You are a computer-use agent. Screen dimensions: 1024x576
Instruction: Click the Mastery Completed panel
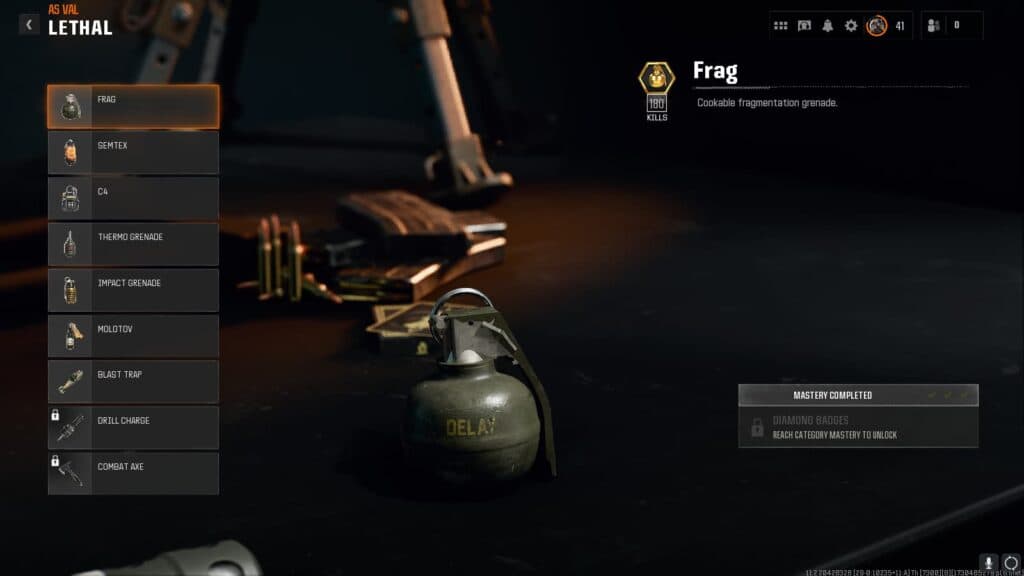tap(858, 395)
